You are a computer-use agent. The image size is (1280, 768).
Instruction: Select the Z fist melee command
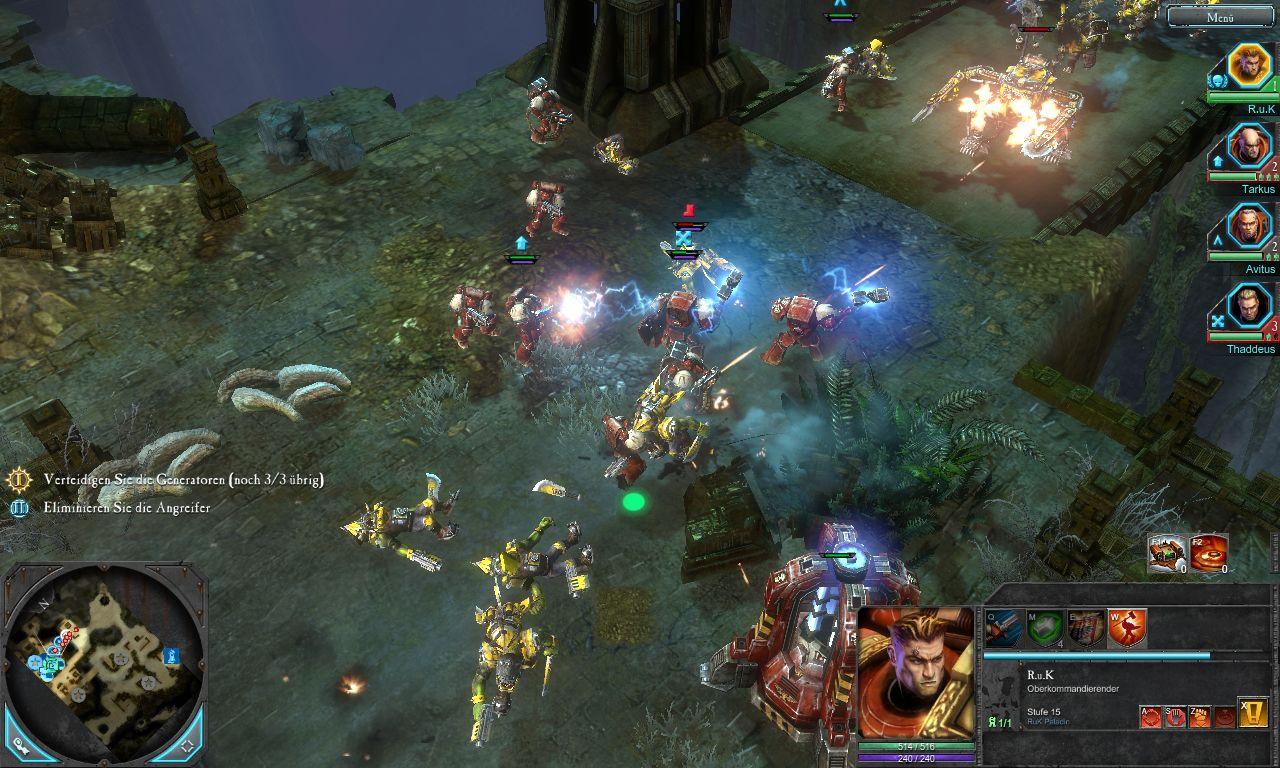[x=1200, y=716]
